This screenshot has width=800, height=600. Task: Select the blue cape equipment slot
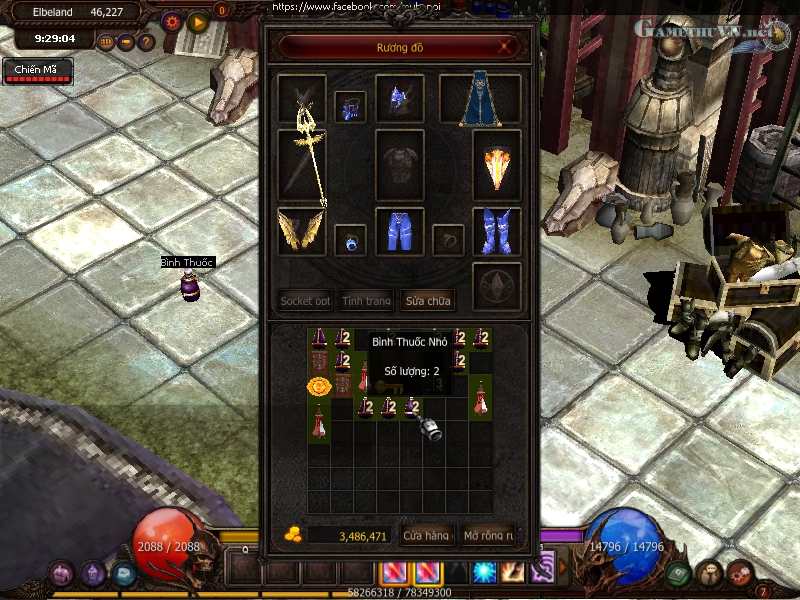[480, 100]
